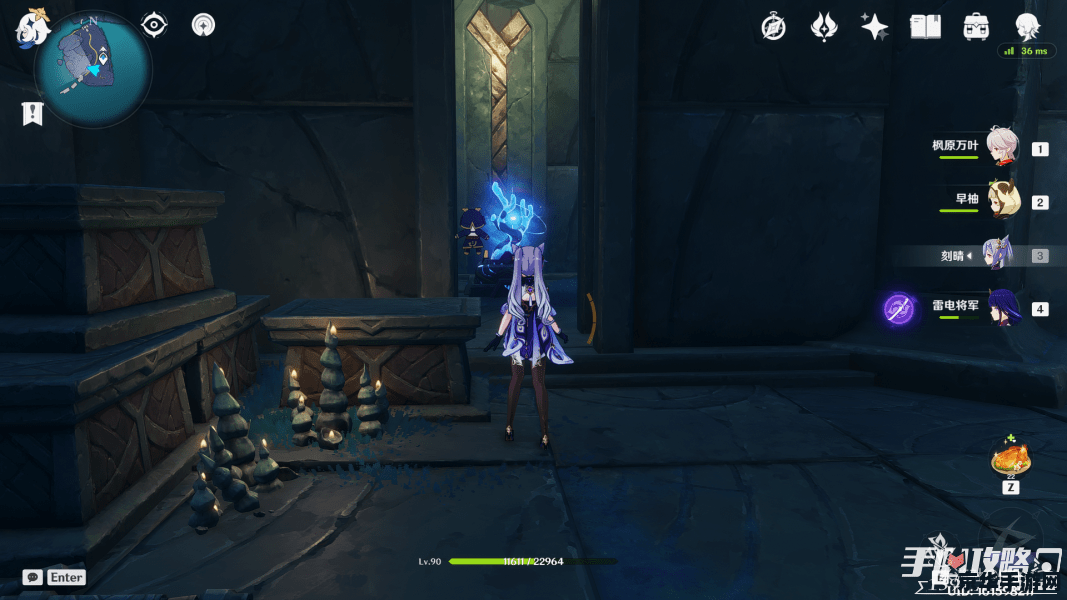
Task: Switch to party member 雷电将军
Action: point(1001,308)
